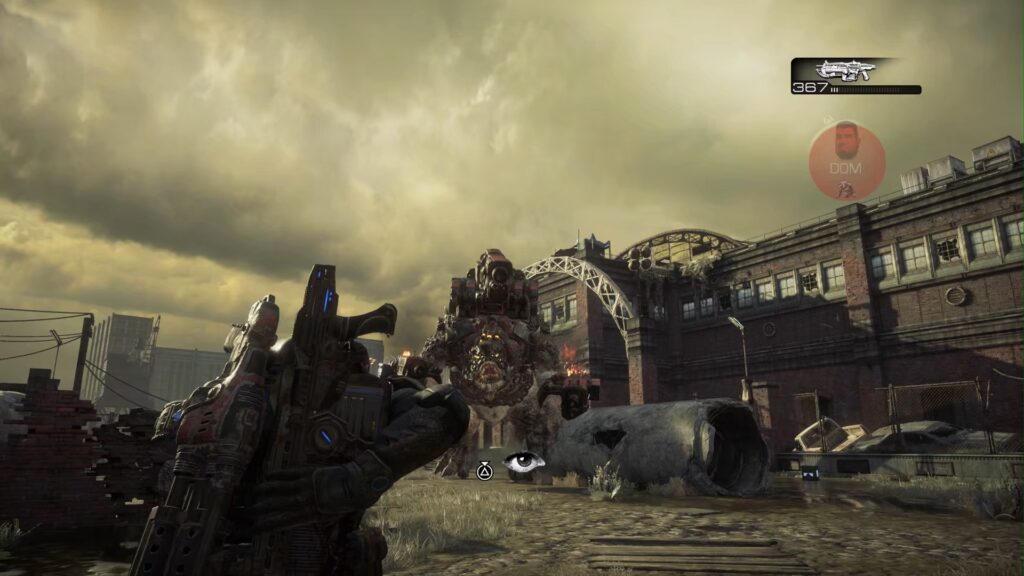
Task: Click the DOM squadmate portrait marker
Action: coord(847,160)
